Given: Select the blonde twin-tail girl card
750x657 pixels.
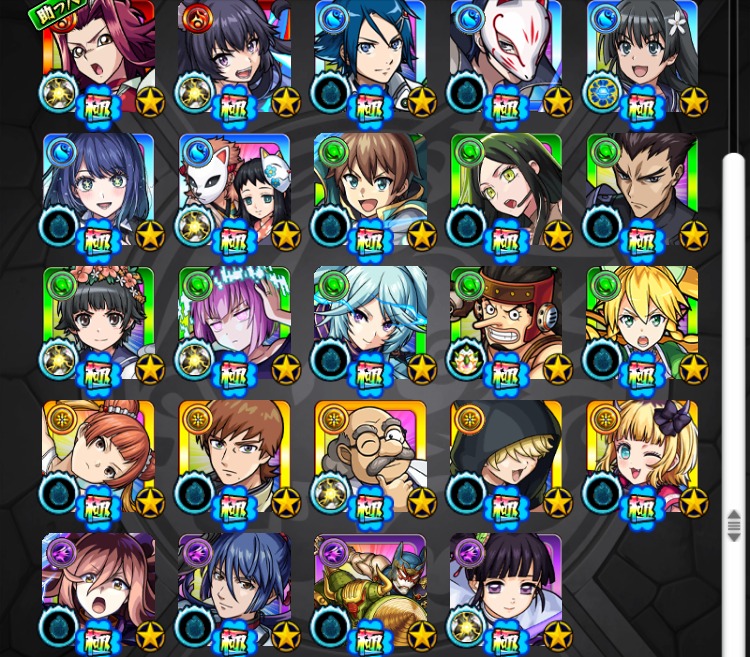Looking at the screenshot, I should 642,323.
